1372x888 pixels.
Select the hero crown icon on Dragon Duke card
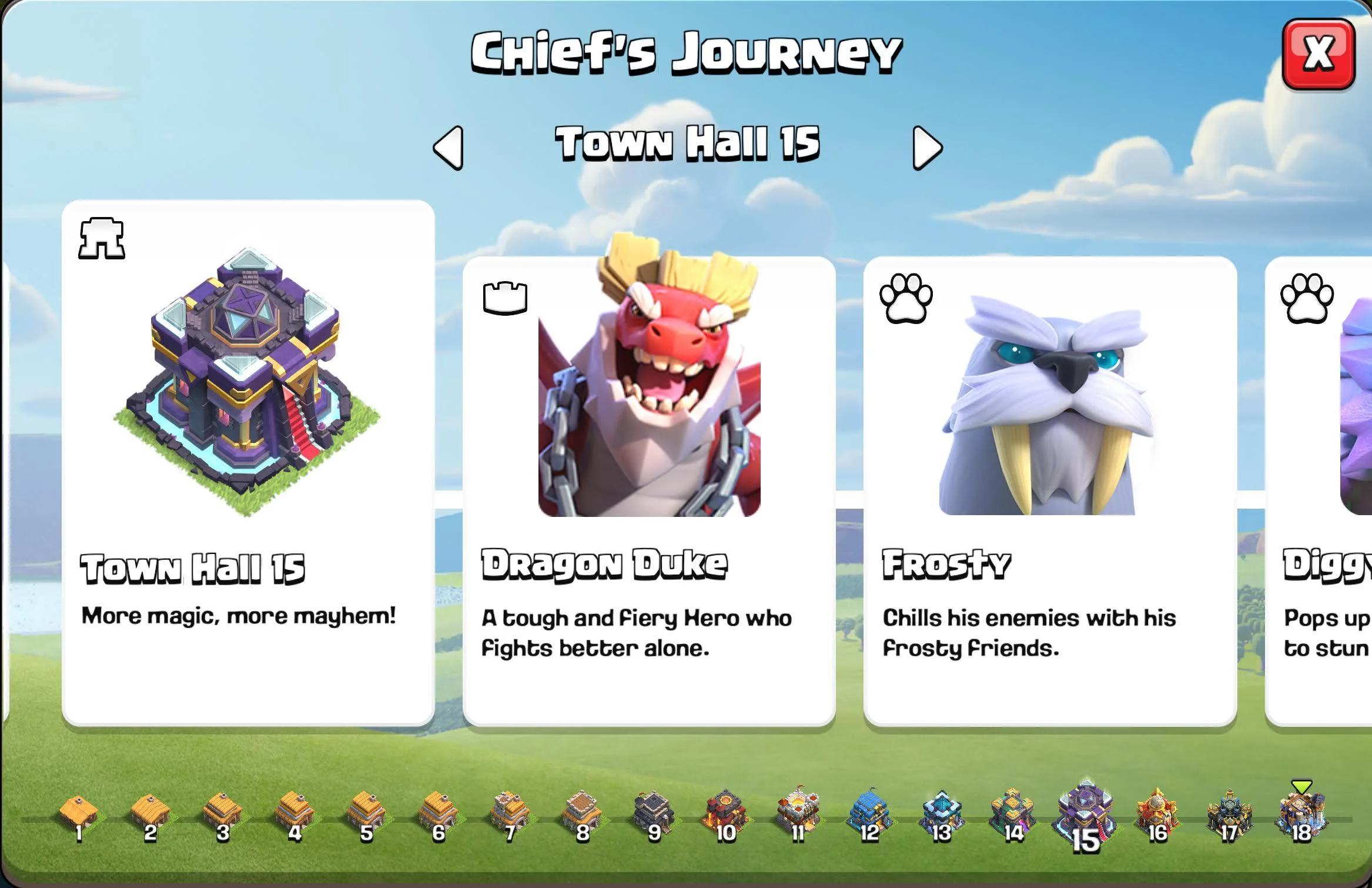point(505,298)
